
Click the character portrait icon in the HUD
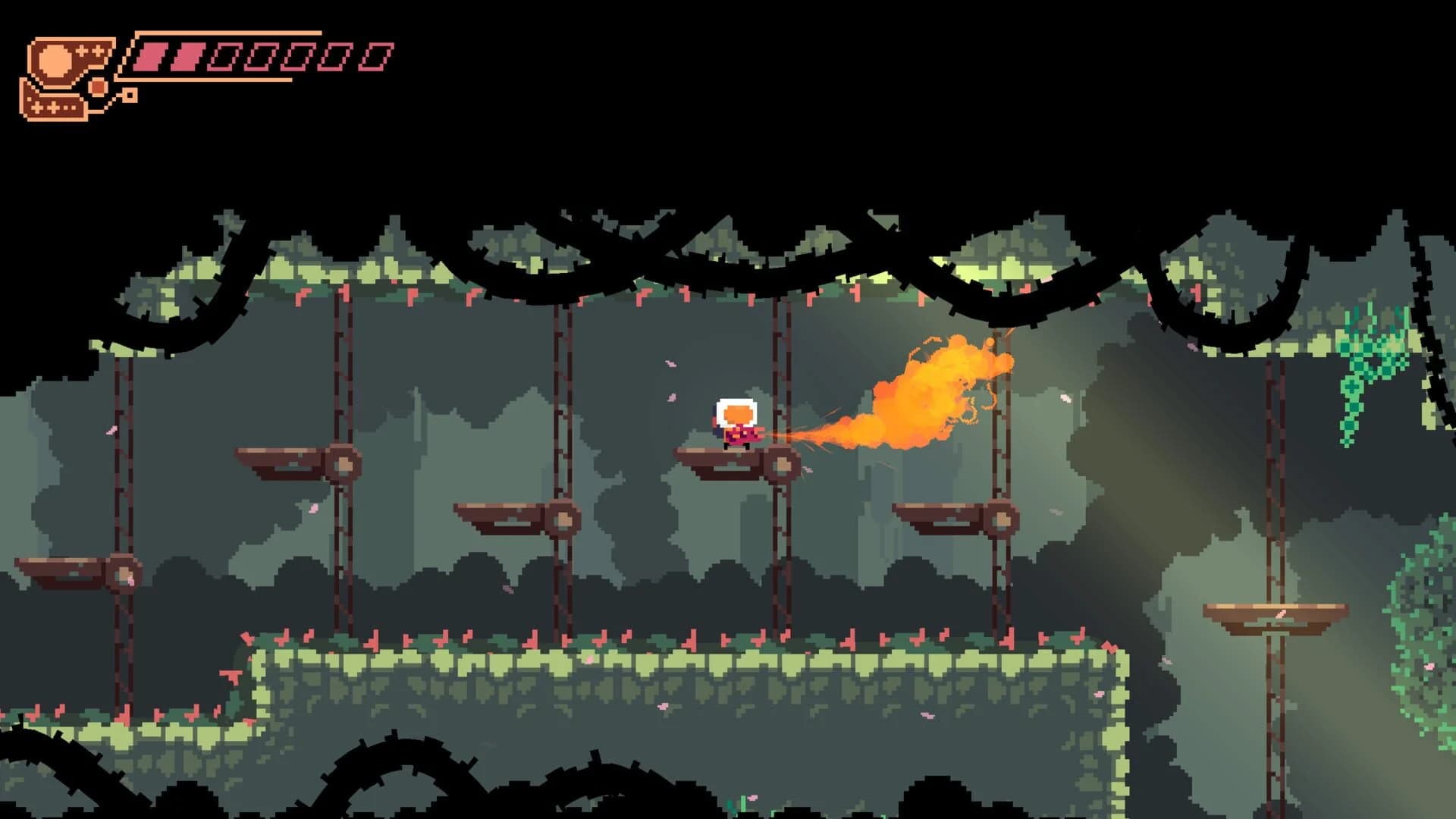tap(53, 62)
